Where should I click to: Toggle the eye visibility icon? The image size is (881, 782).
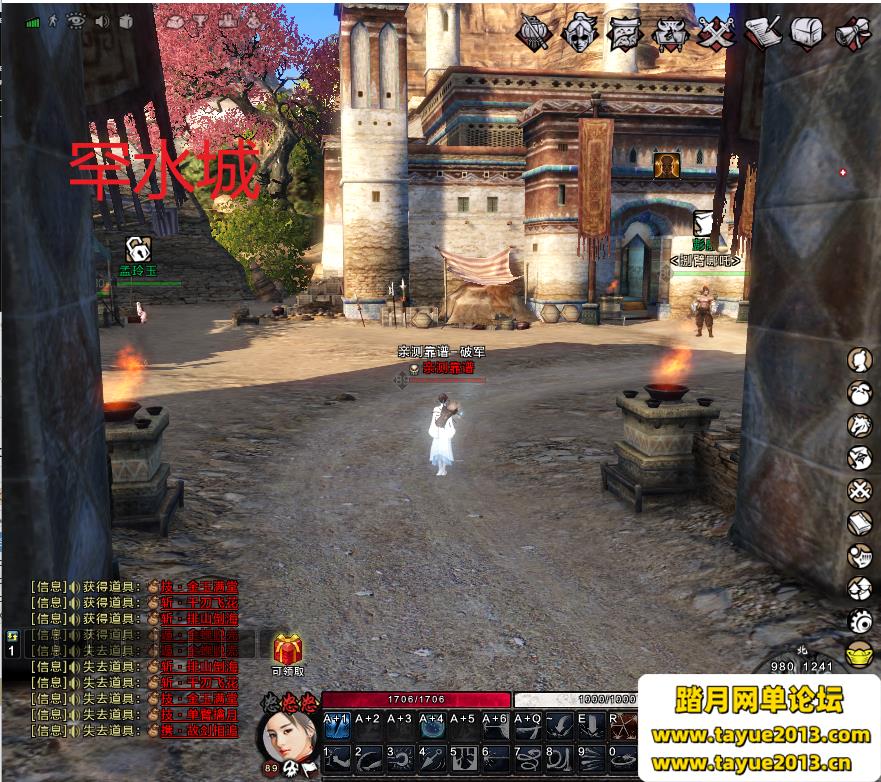77,21
